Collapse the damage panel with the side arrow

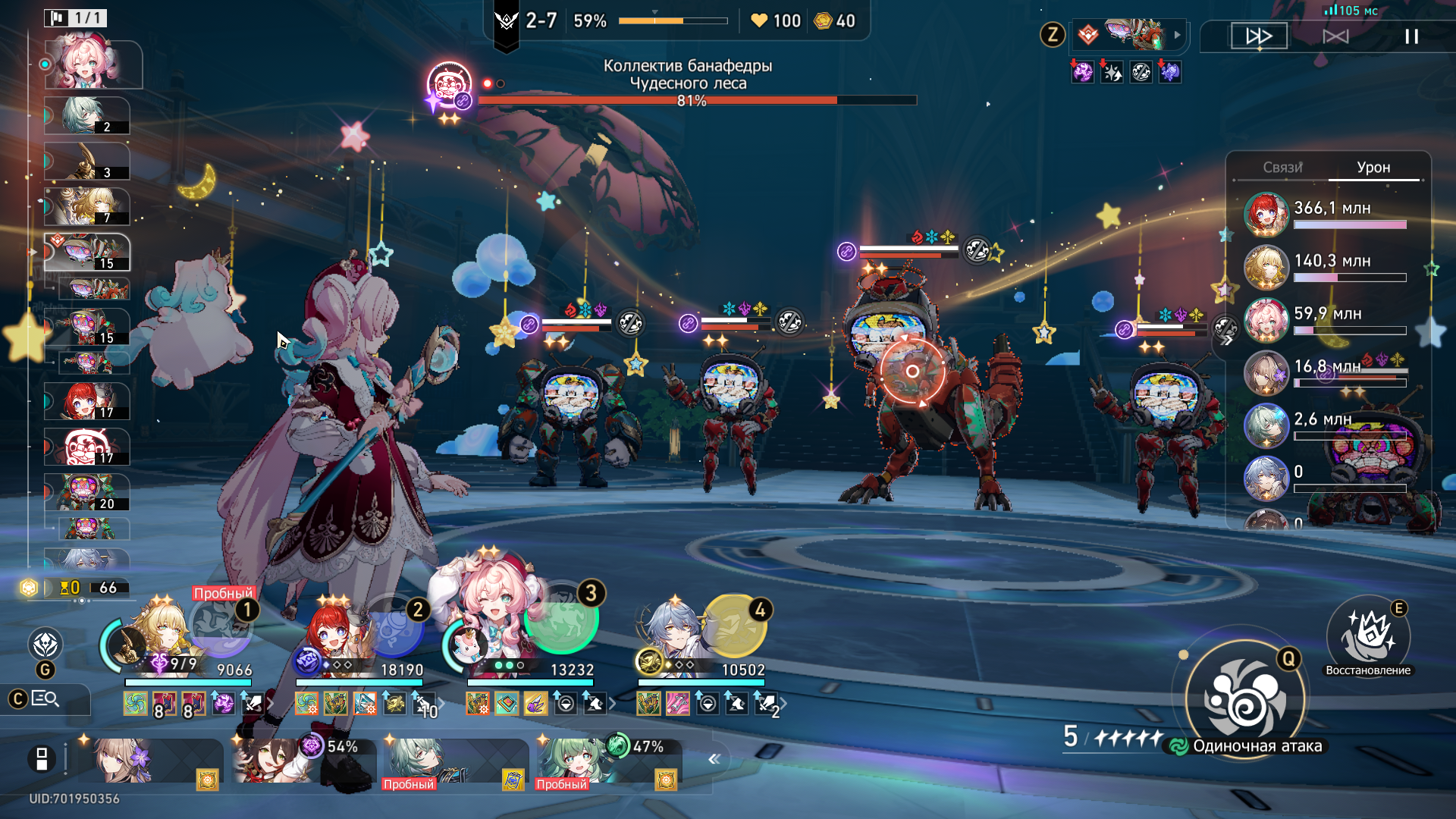click(1226, 340)
